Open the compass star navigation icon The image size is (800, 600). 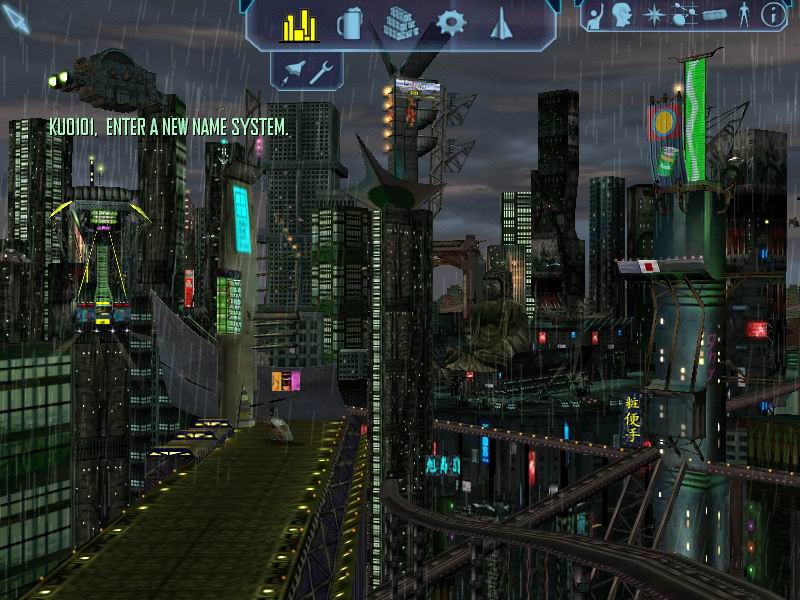point(653,15)
